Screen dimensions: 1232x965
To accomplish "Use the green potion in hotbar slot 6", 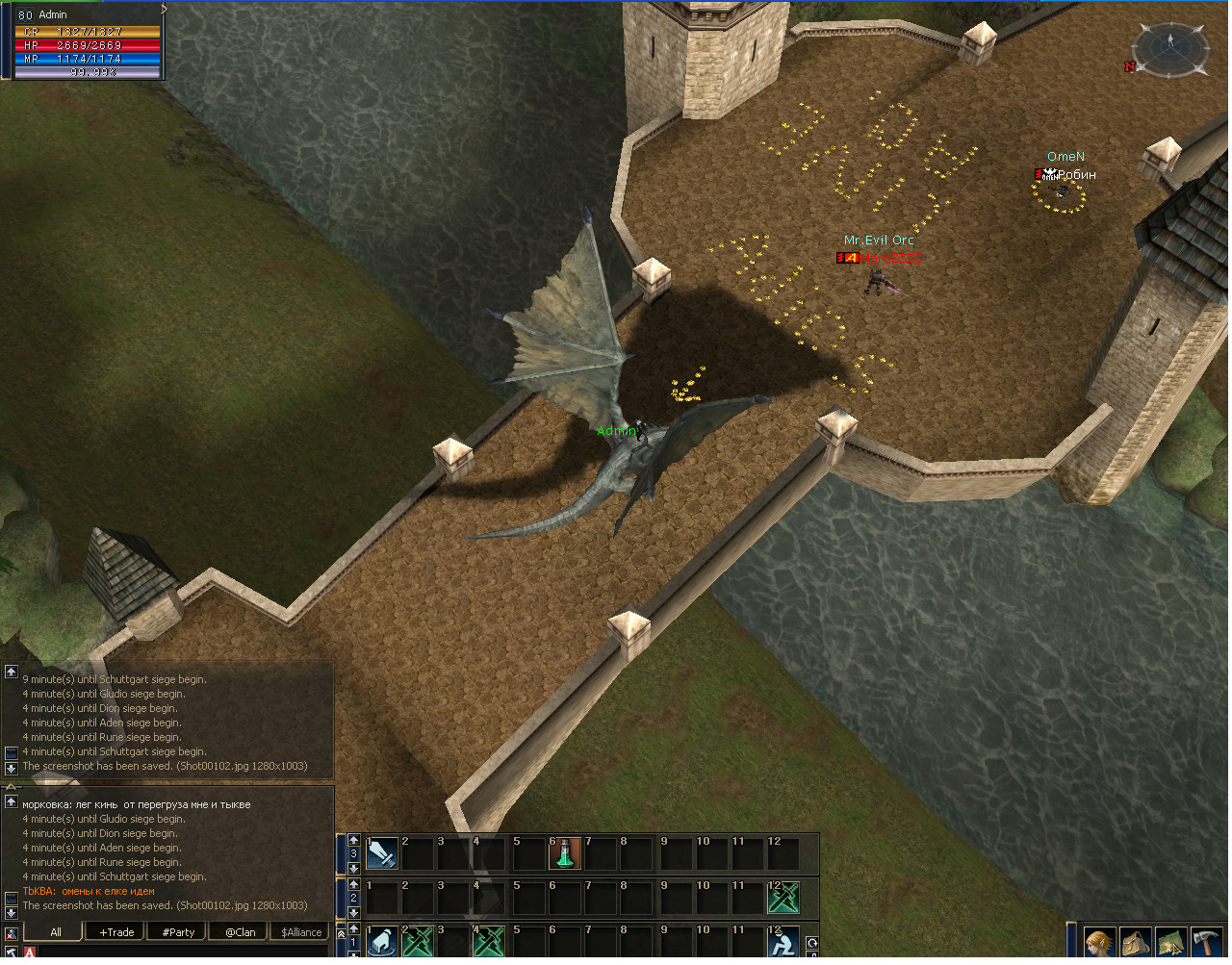I will pyautogui.click(x=564, y=853).
